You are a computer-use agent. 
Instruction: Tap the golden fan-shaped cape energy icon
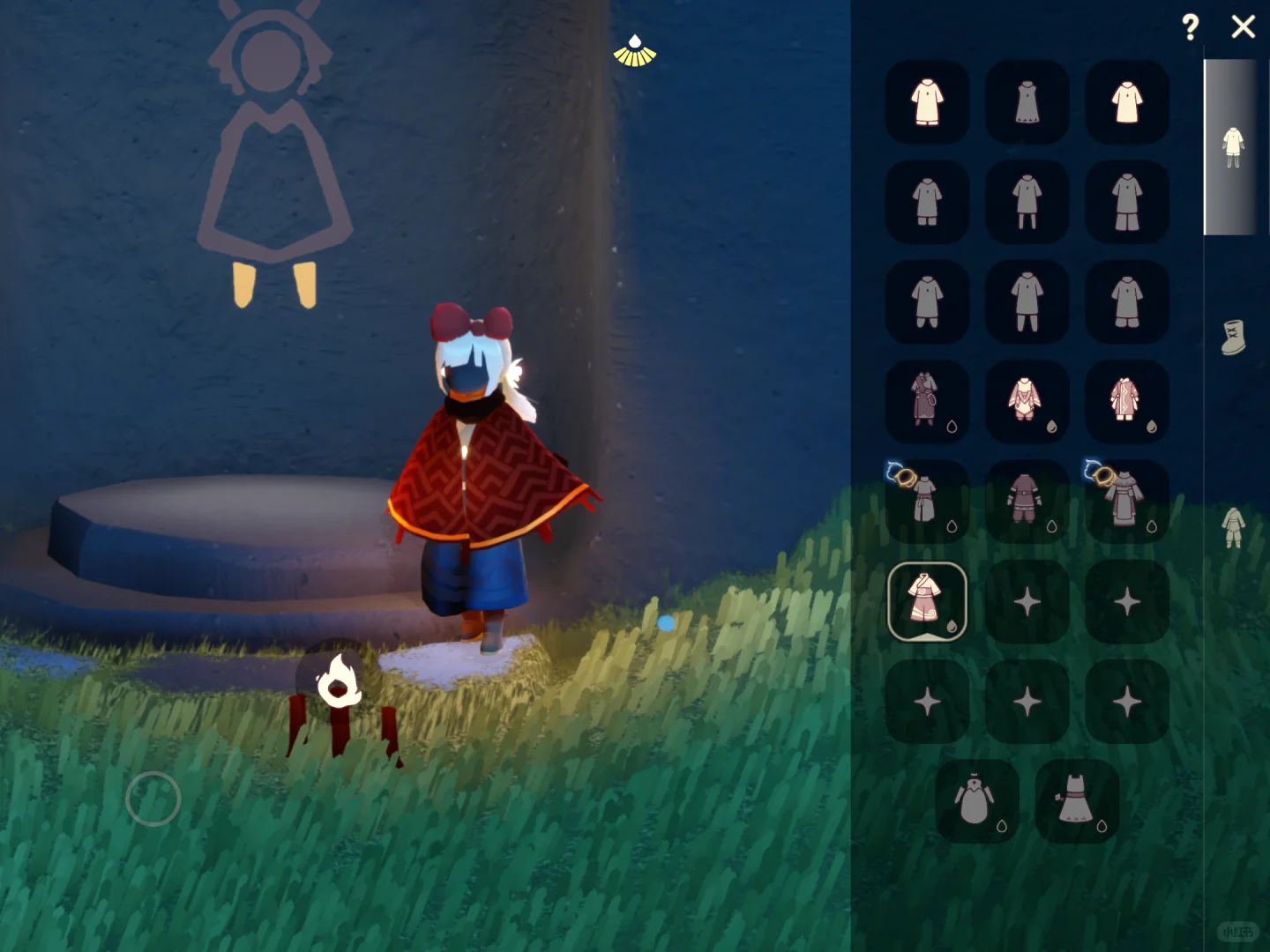(635, 52)
